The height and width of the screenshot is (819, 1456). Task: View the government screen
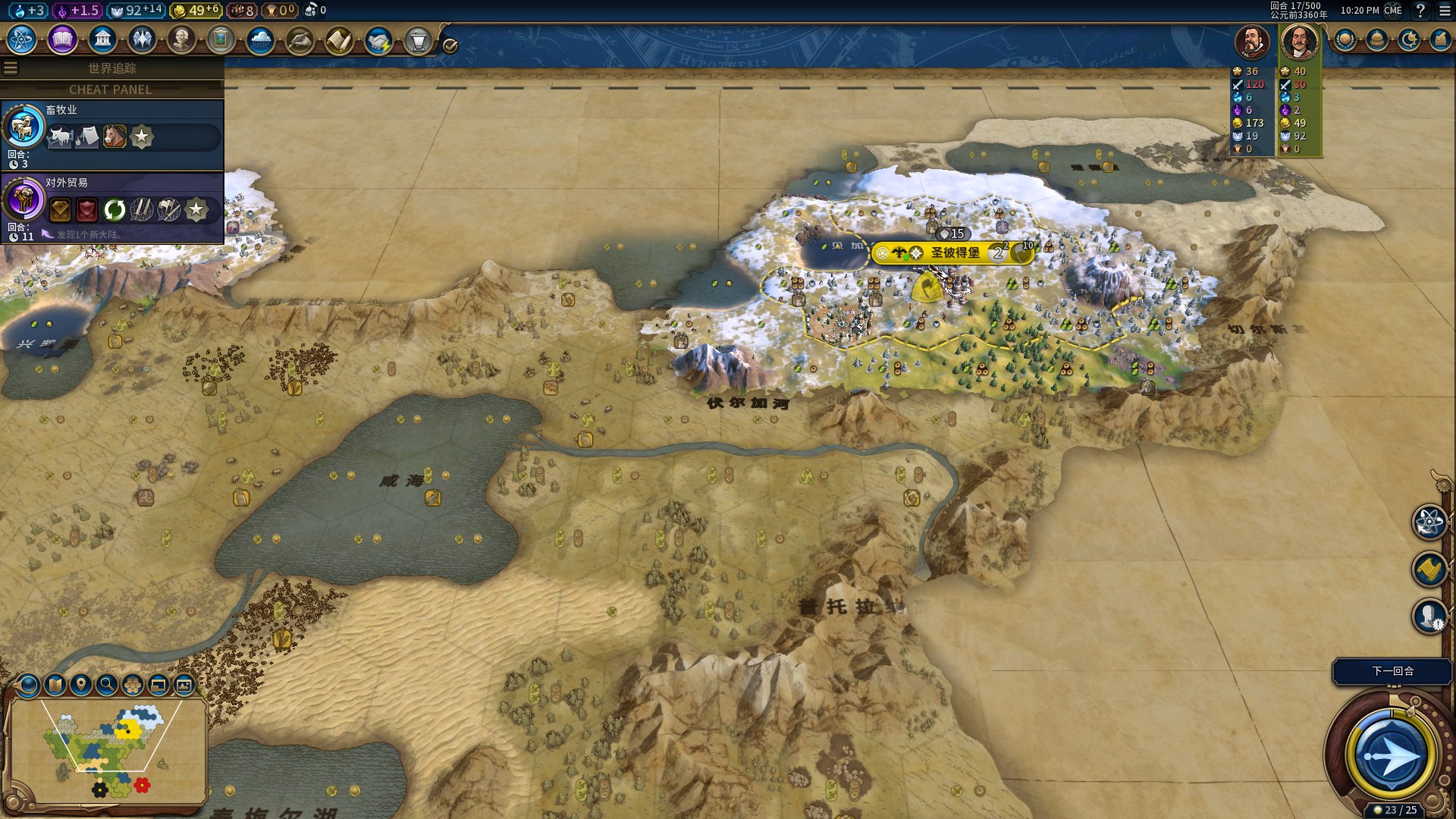[102, 39]
